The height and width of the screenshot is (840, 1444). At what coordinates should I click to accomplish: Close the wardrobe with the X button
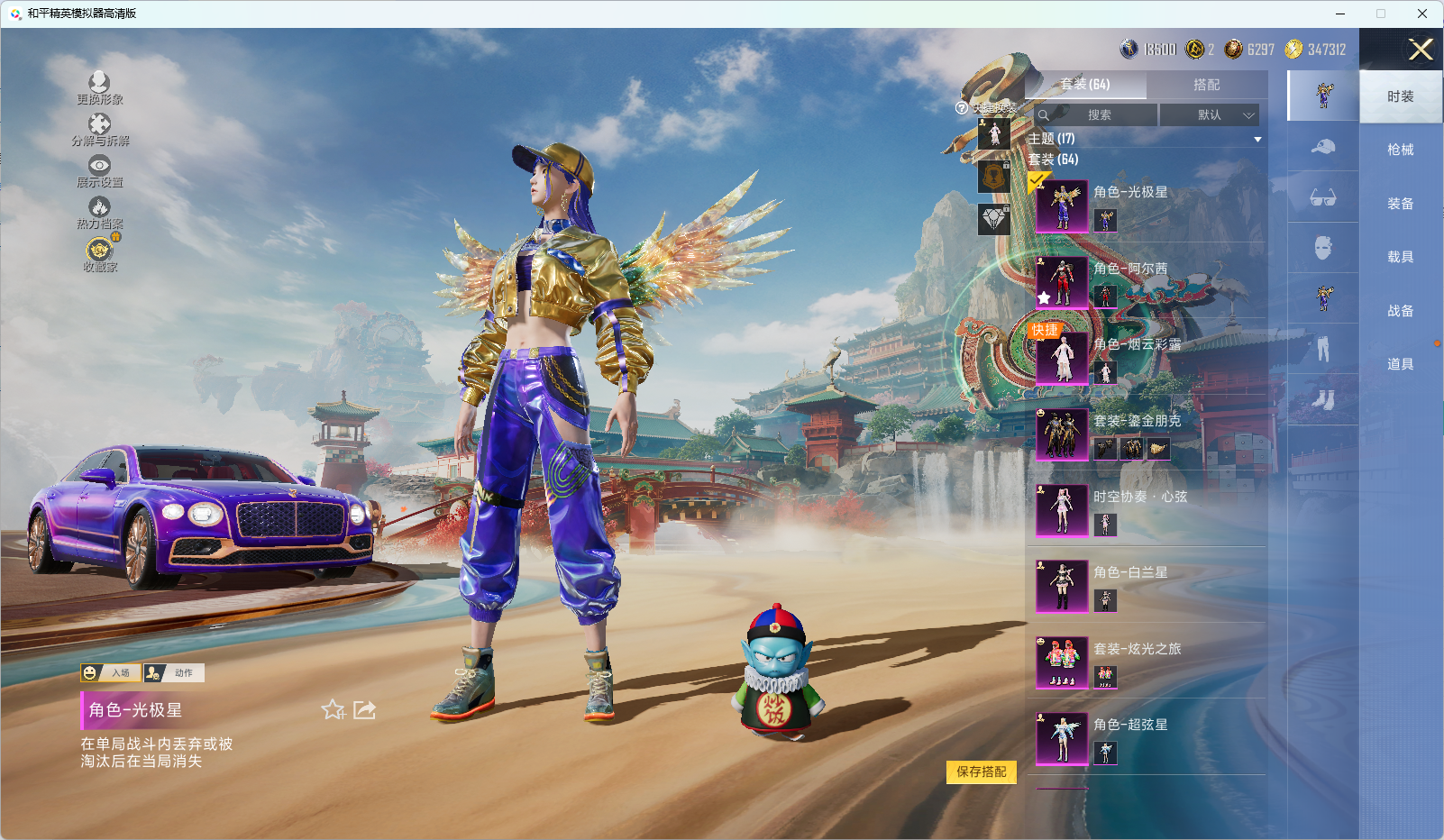click(1421, 50)
